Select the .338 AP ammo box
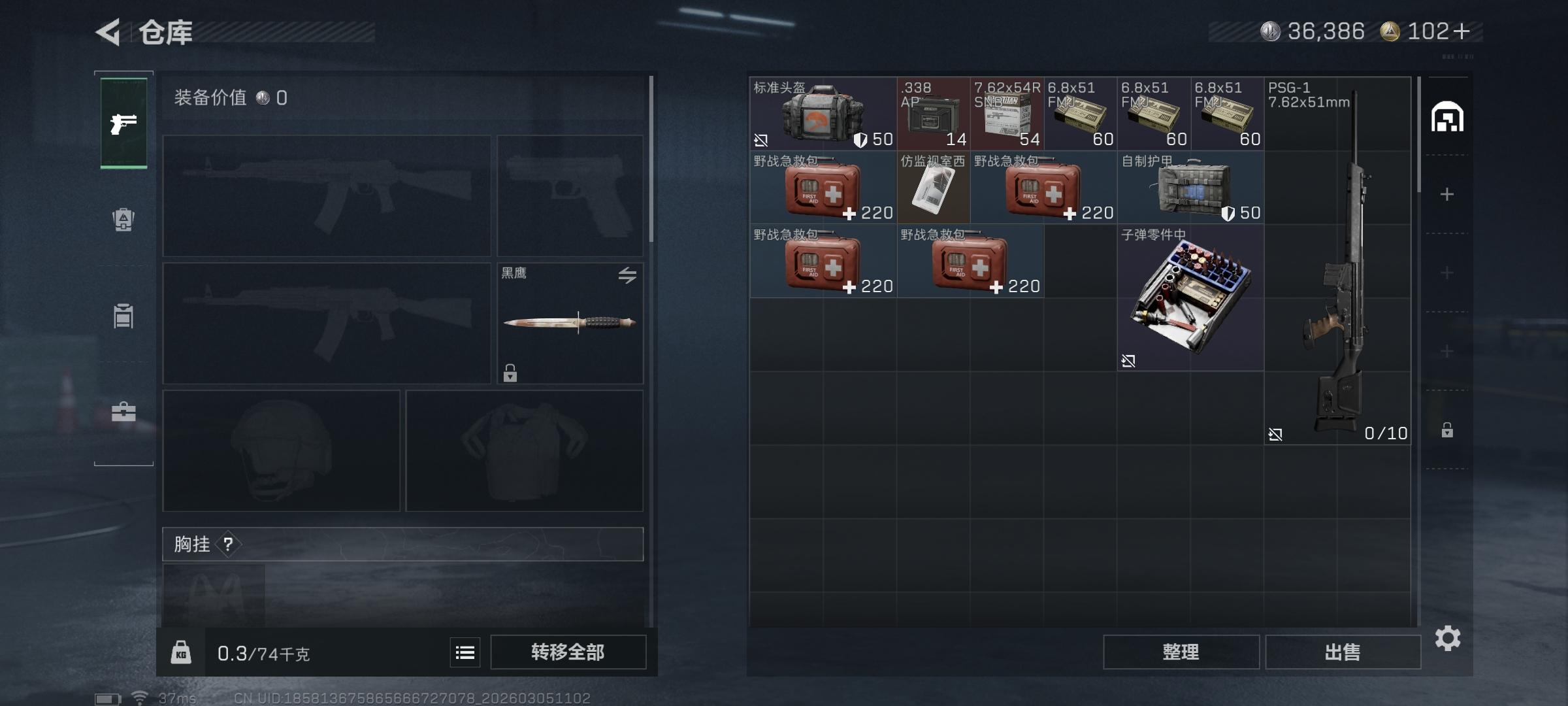1568x706 pixels. pyautogui.click(x=933, y=114)
